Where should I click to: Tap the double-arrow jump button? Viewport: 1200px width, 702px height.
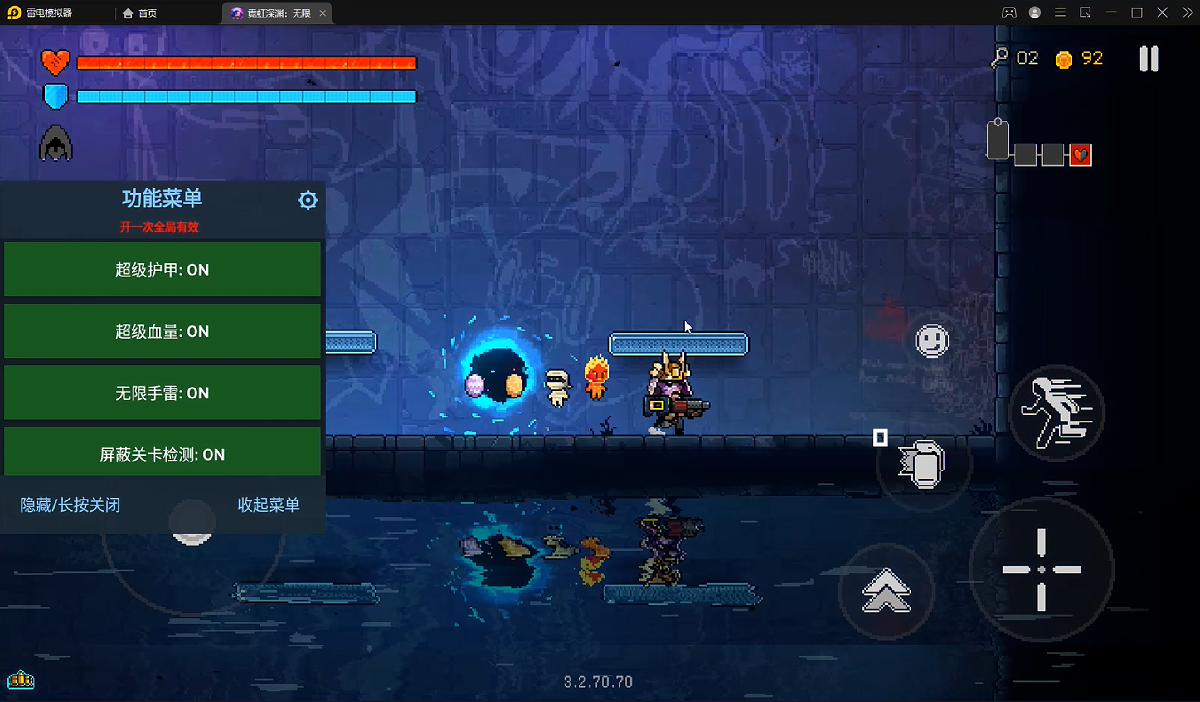[x=886, y=592]
